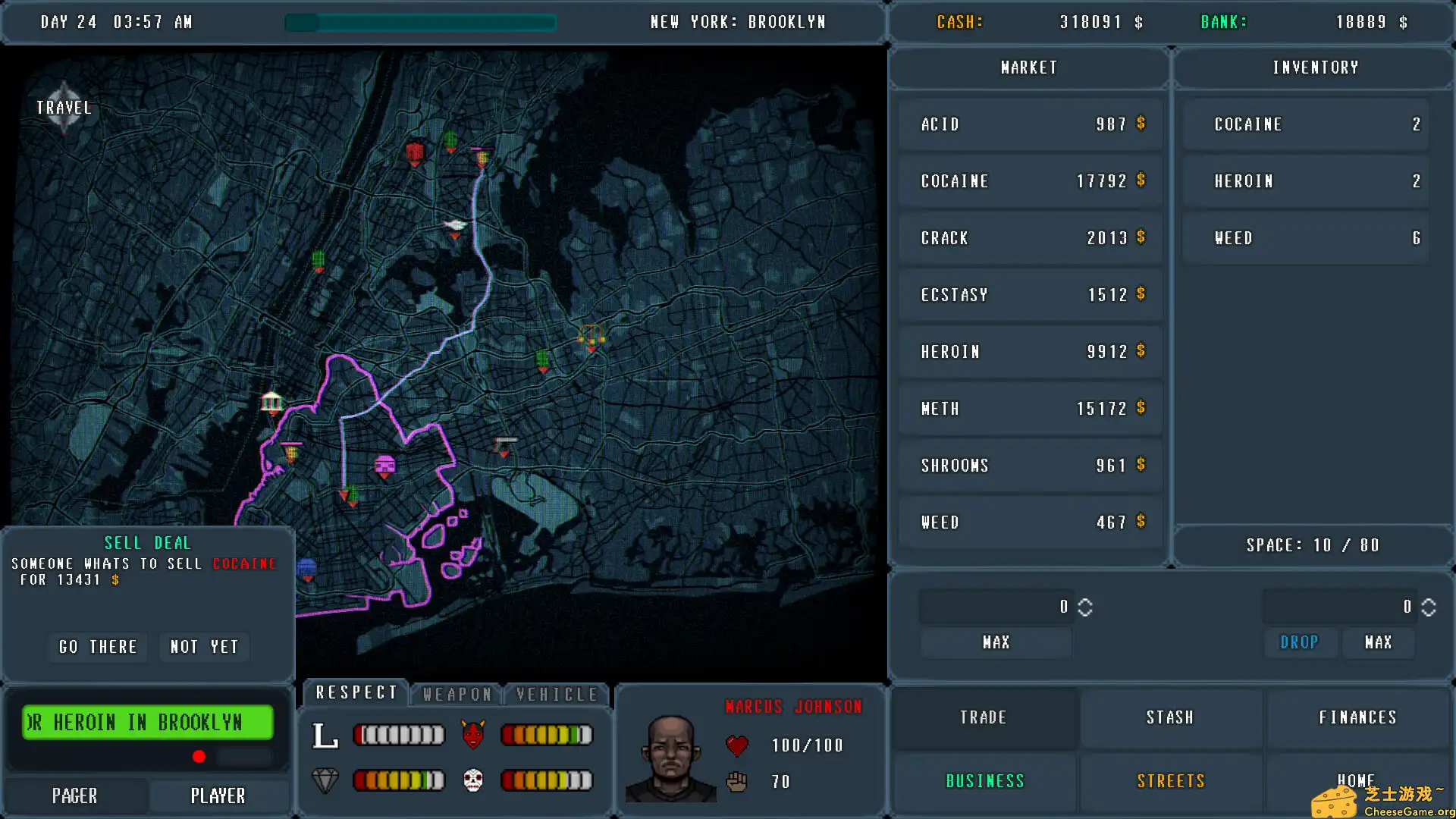Select the scales deal marker on the map
Image resolution: width=1456 pixels, height=819 pixels.
(591, 334)
